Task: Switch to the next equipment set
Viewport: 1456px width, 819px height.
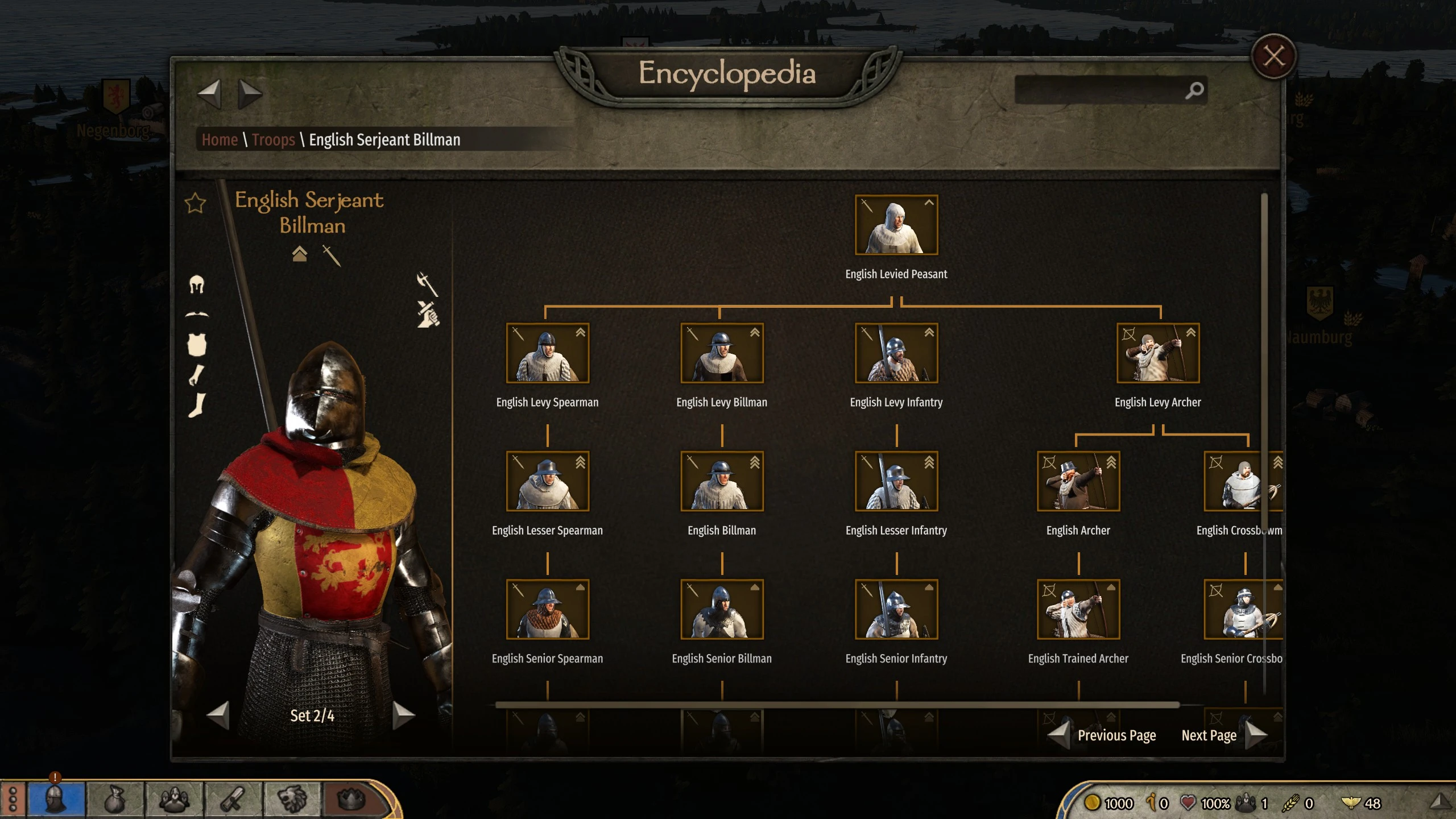Action: coord(403,715)
